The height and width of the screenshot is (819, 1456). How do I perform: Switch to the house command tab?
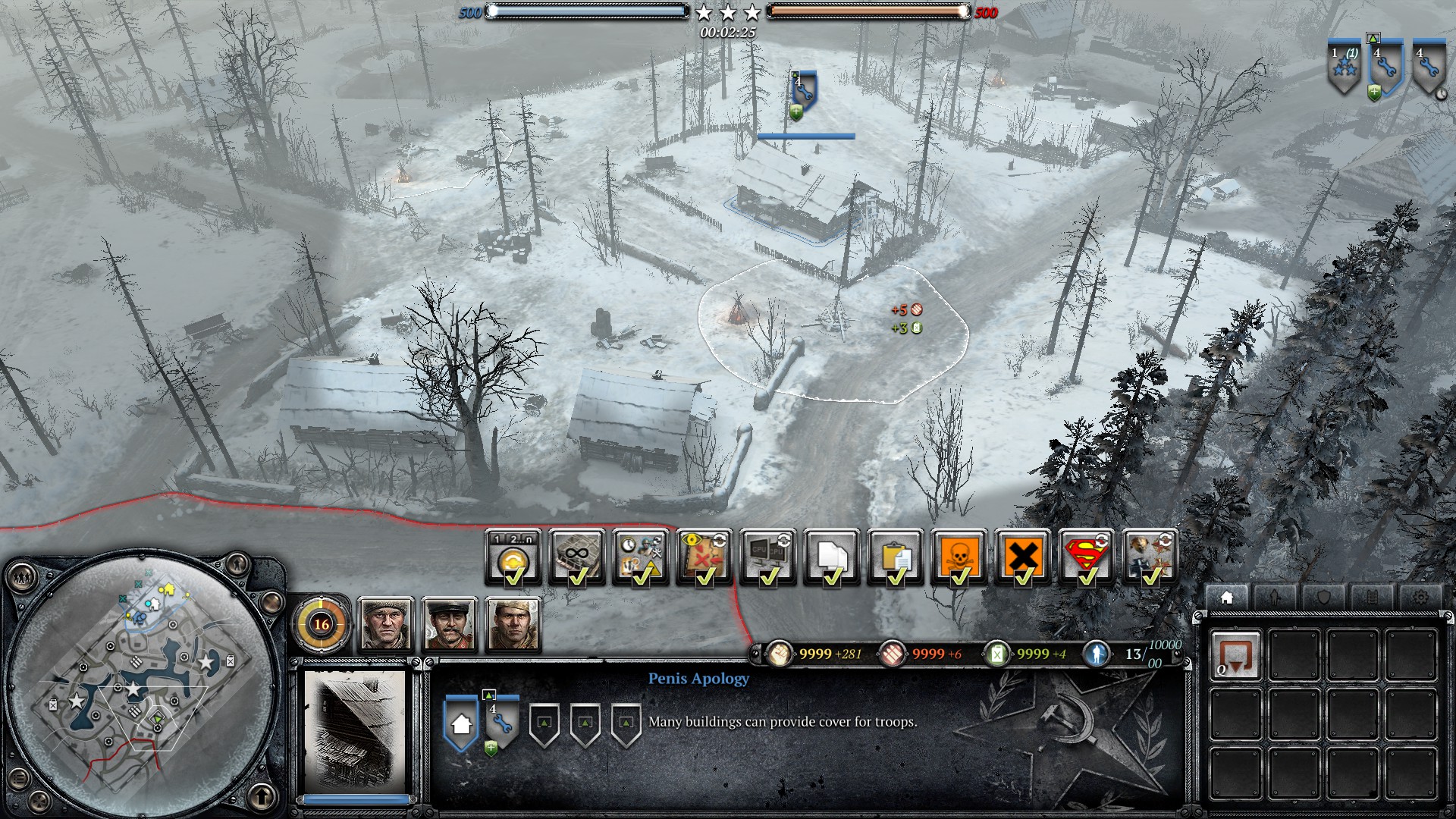(1226, 598)
